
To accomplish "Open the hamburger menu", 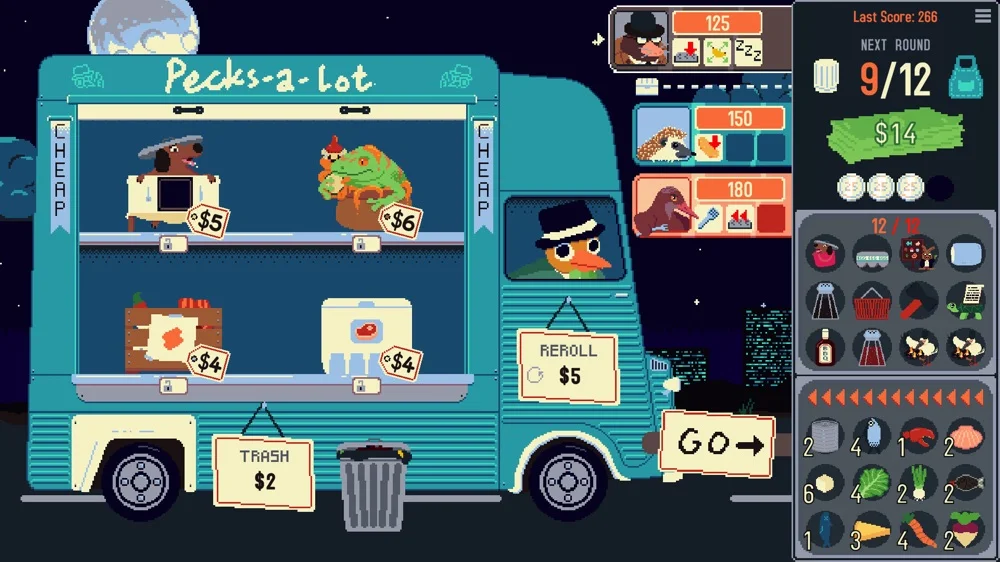I will coord(983,17).
